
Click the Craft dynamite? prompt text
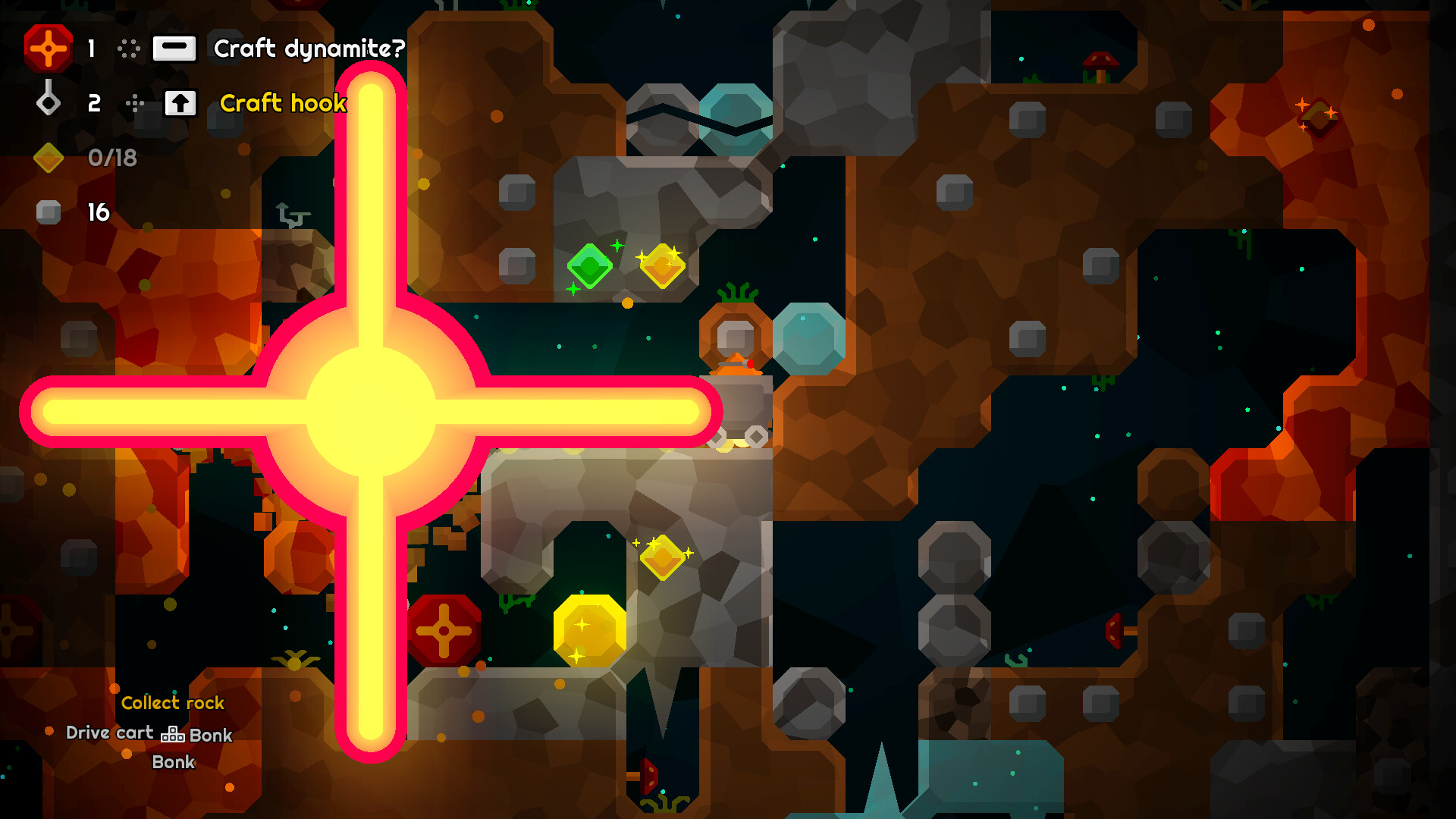[x=308, y=49]
